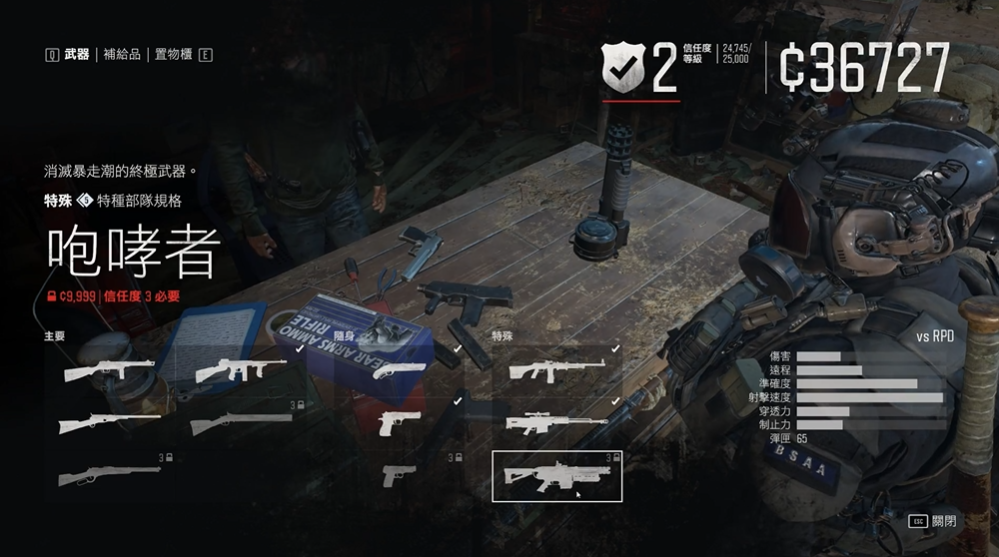Select the revolver sidearm
The height and width of the screenshot is (557, 999).
coord(402,370)
